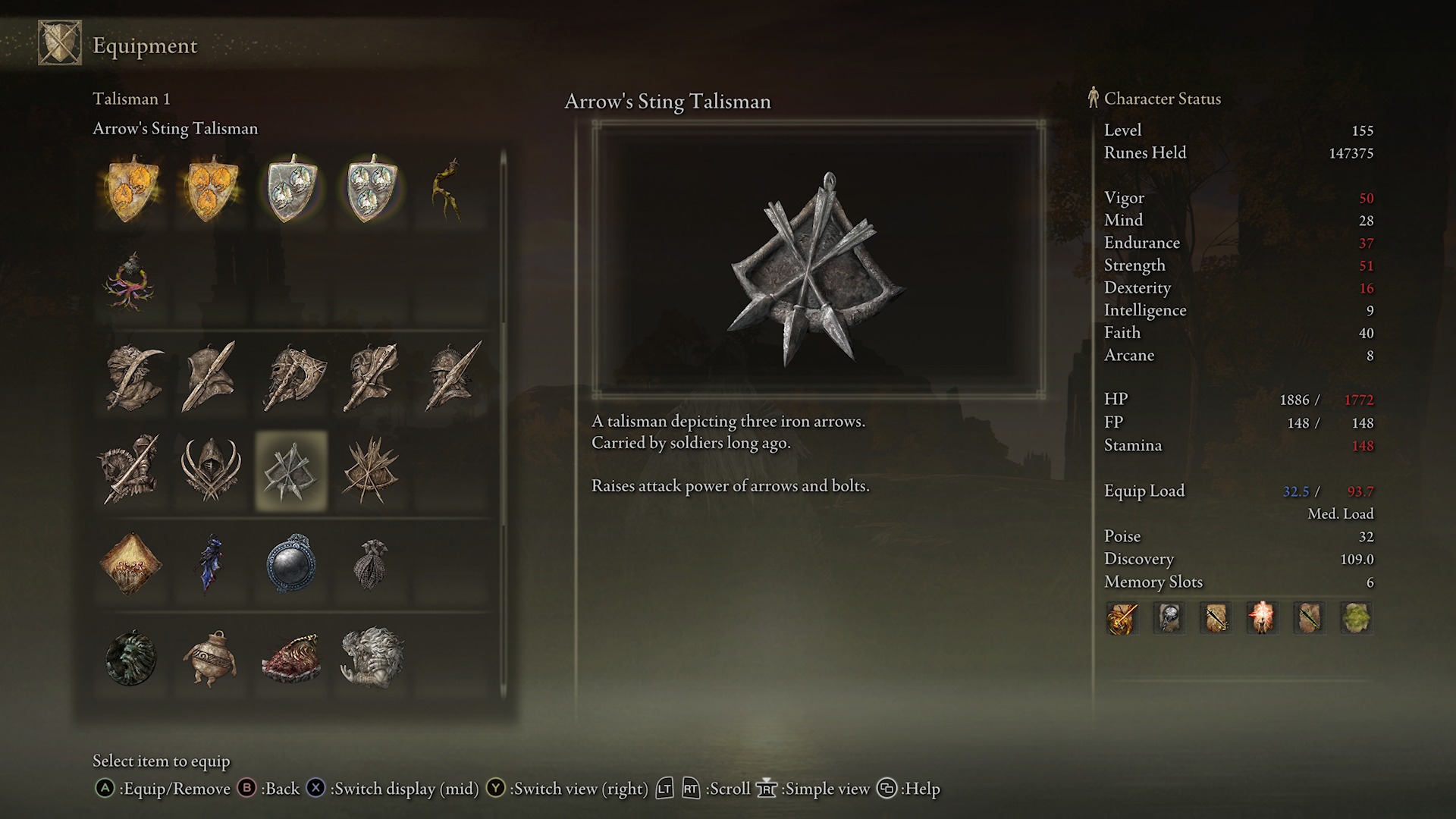Select the Blue Dancer Charm
The image size is (1456, 819).
tap(210, 563)
